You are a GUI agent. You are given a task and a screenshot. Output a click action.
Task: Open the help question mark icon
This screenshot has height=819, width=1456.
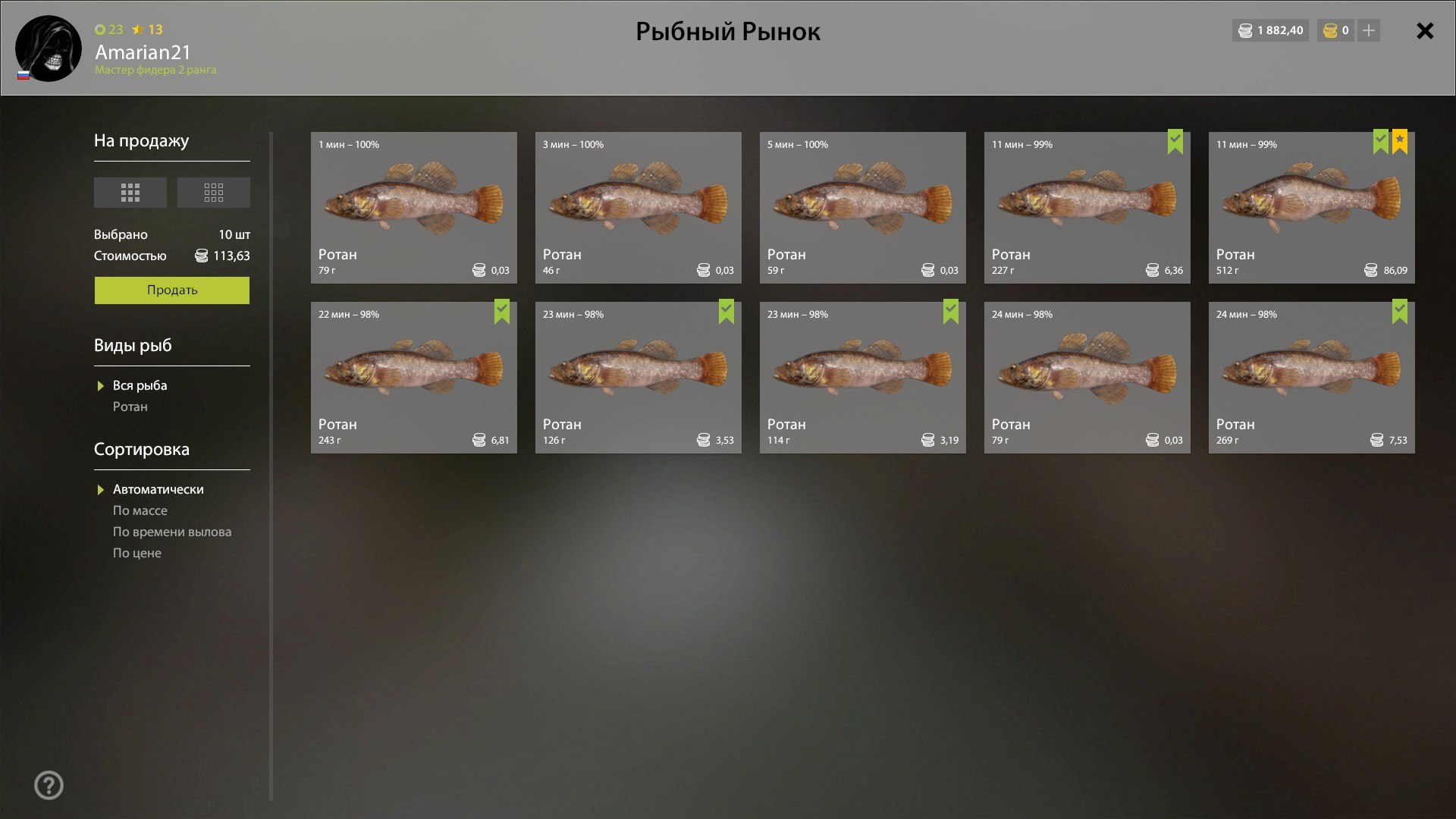tap(49, 786)
